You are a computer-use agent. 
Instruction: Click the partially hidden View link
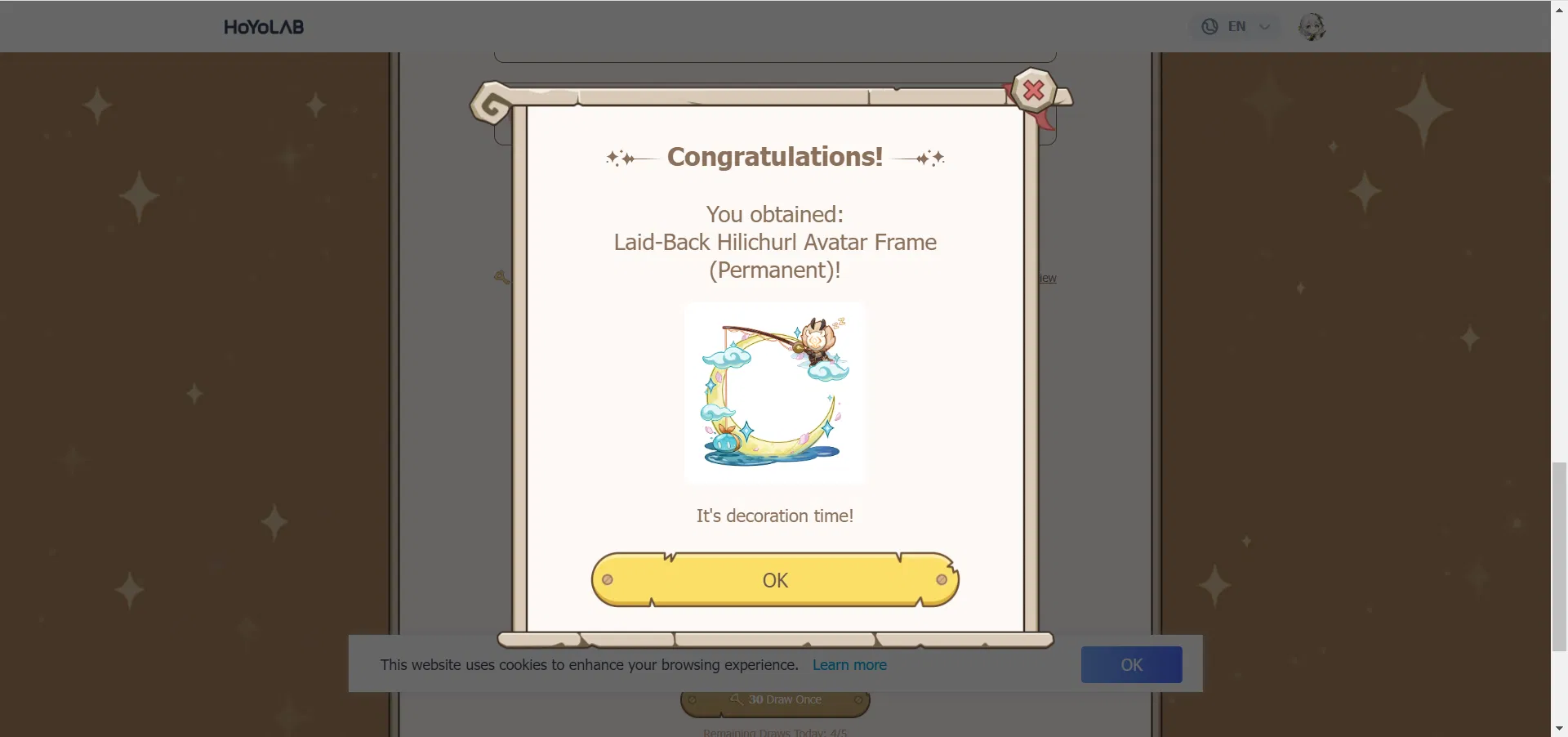1047,277
